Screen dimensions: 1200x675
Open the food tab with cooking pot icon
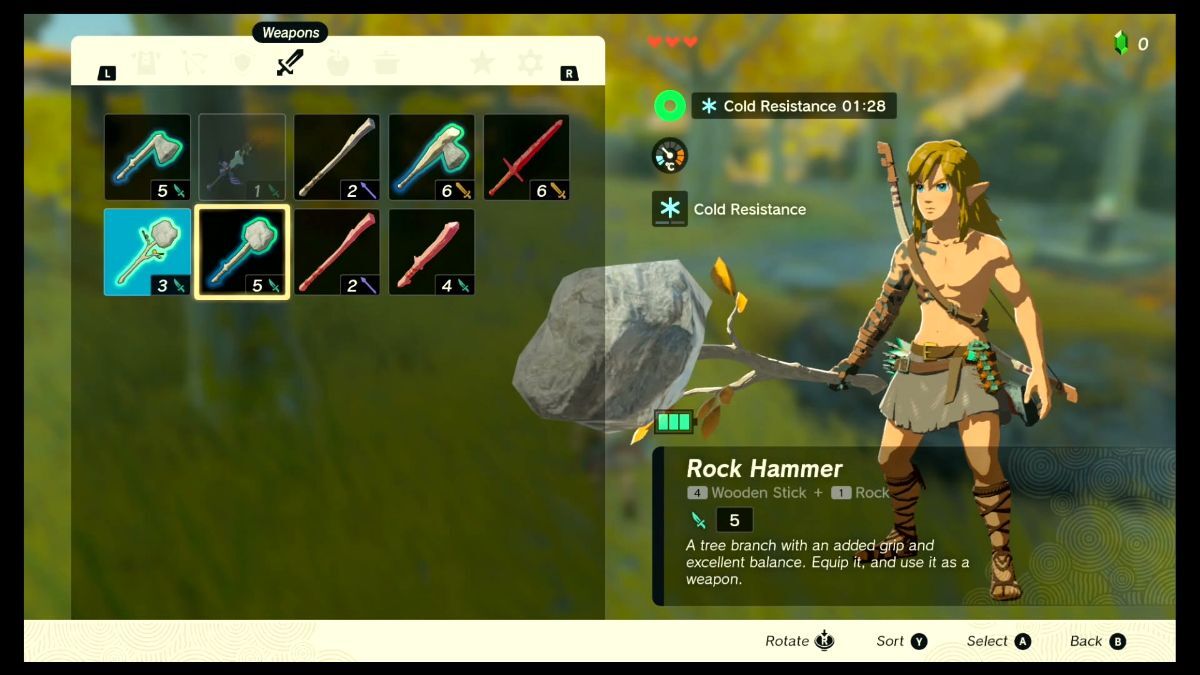[x=385, y=64]
